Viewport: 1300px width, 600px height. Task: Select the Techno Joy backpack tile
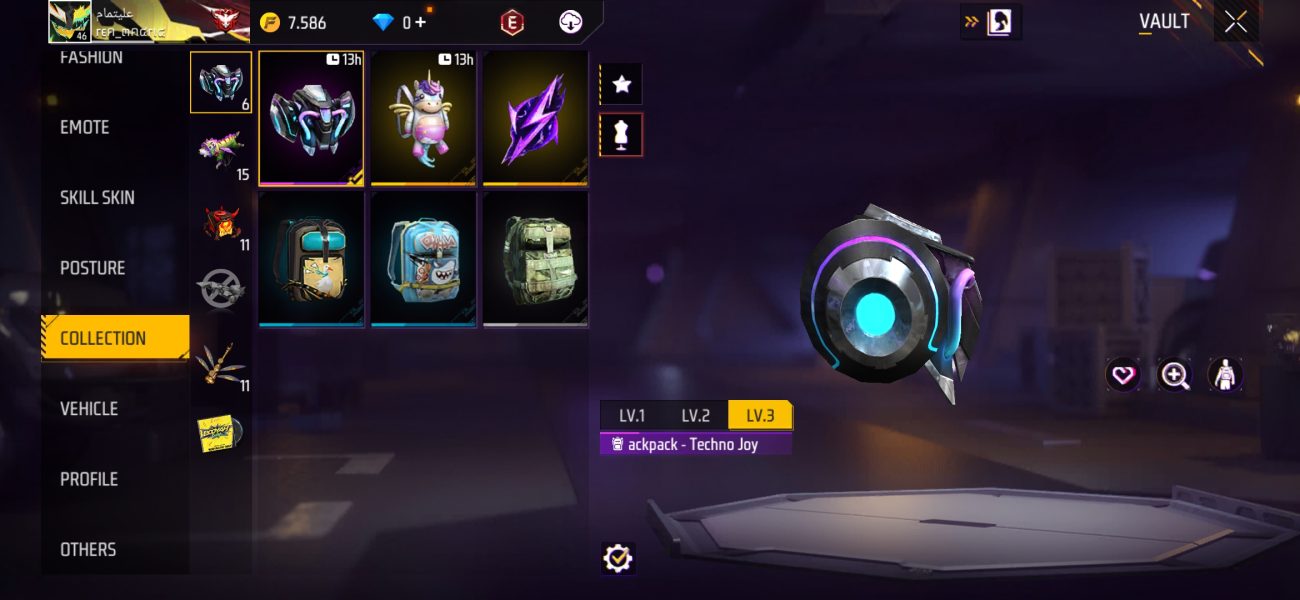click(x=311, y=118)
